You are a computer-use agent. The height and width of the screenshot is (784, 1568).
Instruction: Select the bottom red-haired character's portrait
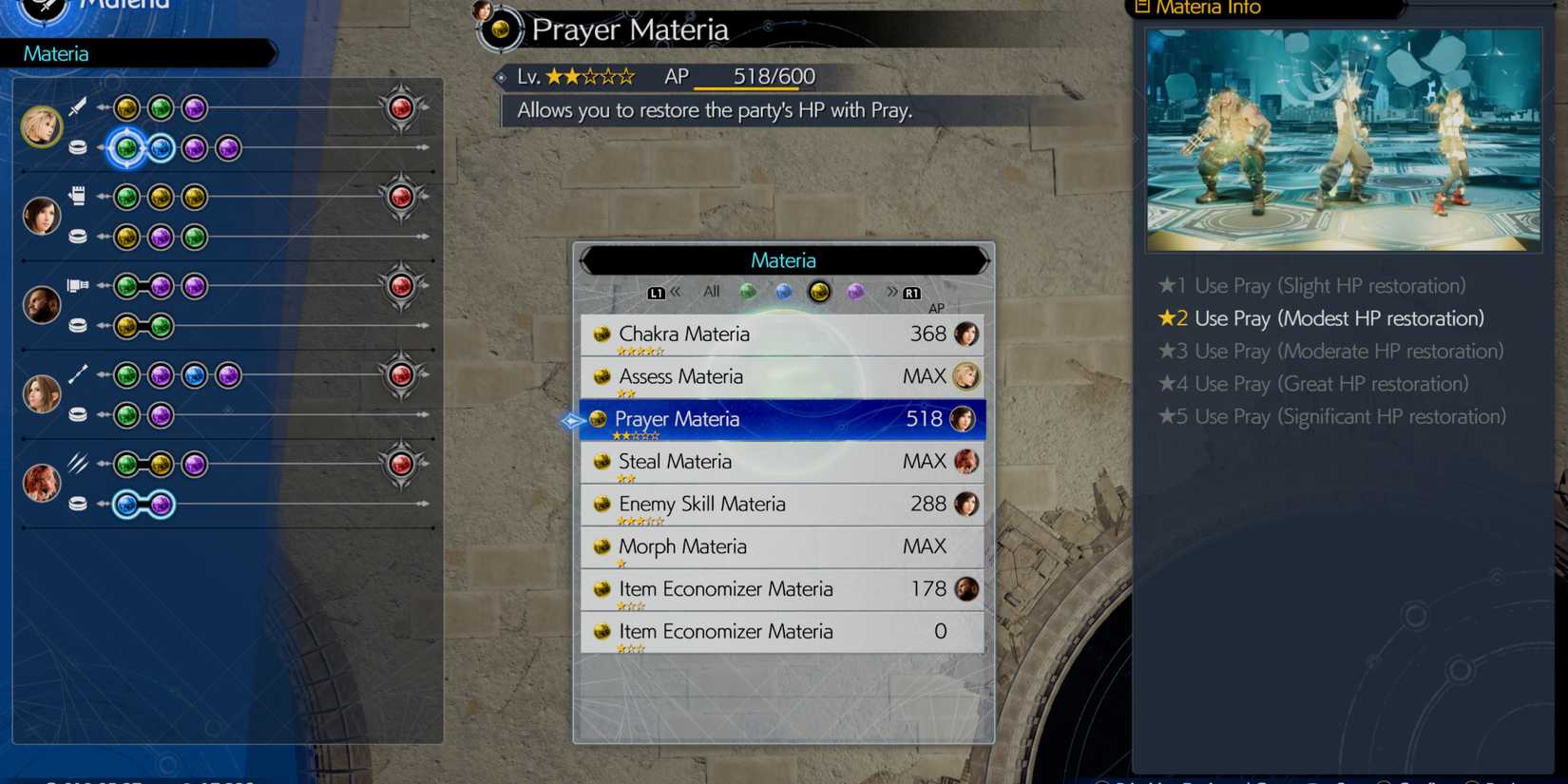click(x=42, y=482)
